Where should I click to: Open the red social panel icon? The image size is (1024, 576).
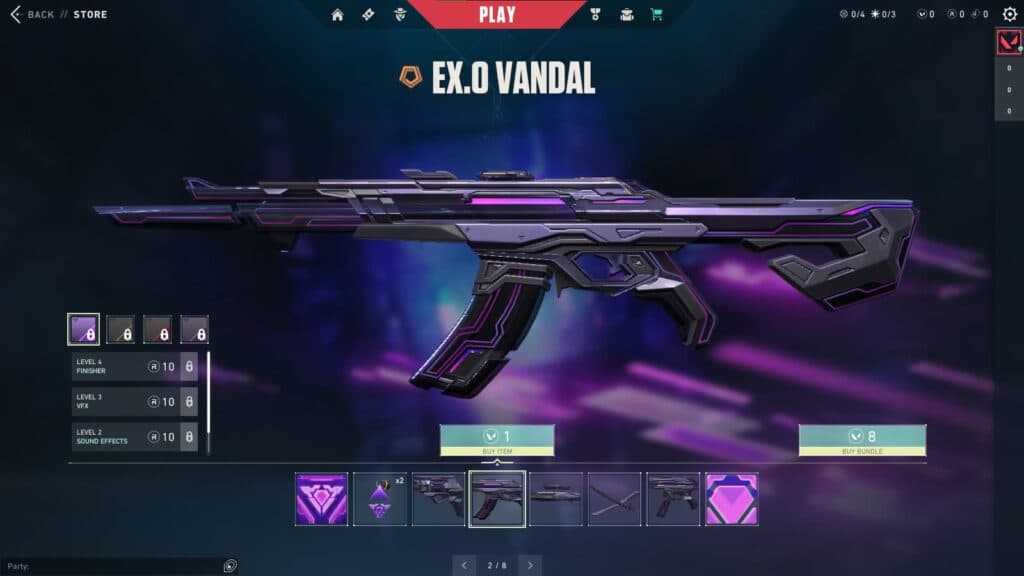pyautogui.click(x=1008, y=42)
